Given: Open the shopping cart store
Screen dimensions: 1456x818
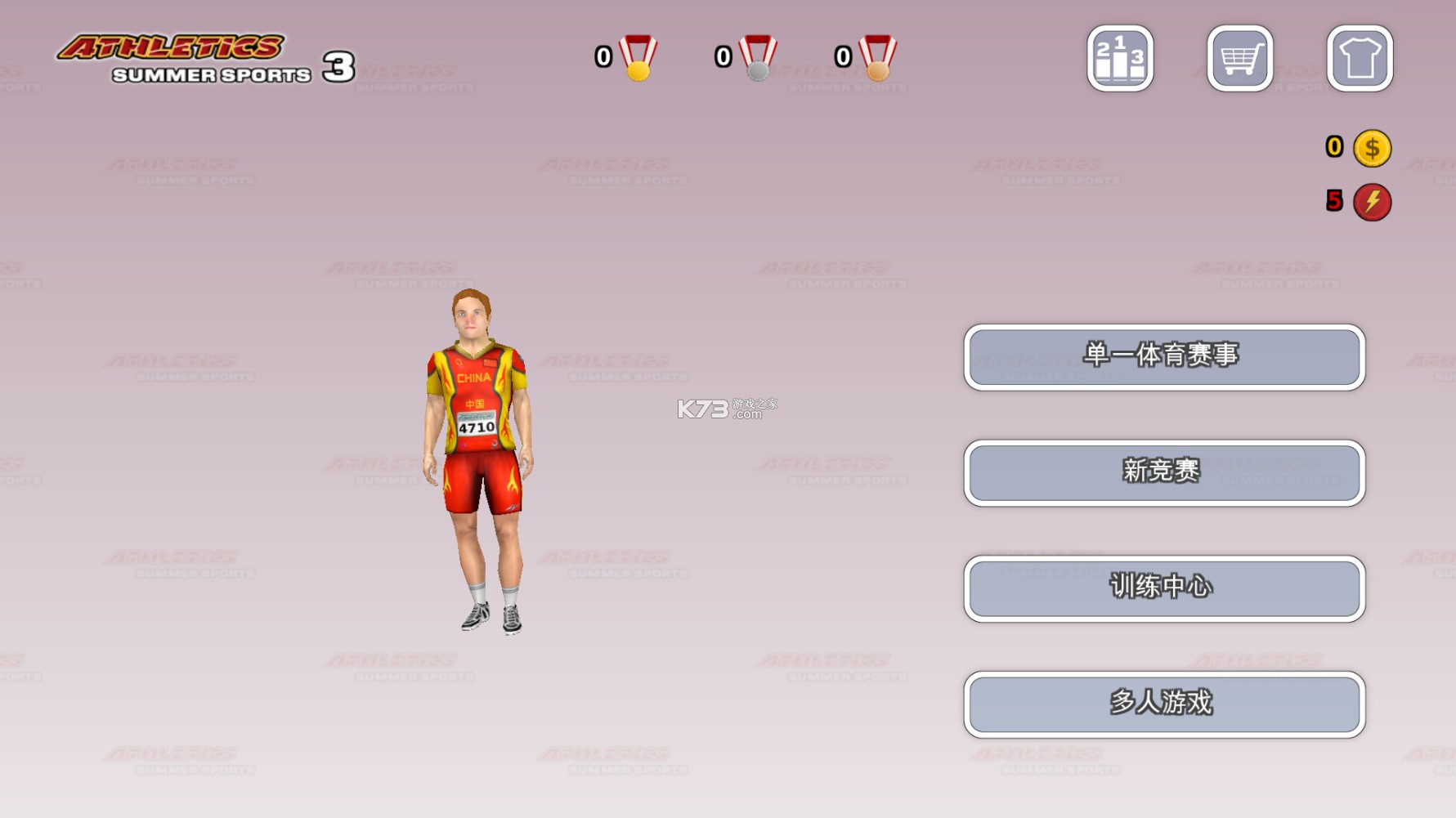Looking at the screenshot, I should click(x=1239, y=58).
